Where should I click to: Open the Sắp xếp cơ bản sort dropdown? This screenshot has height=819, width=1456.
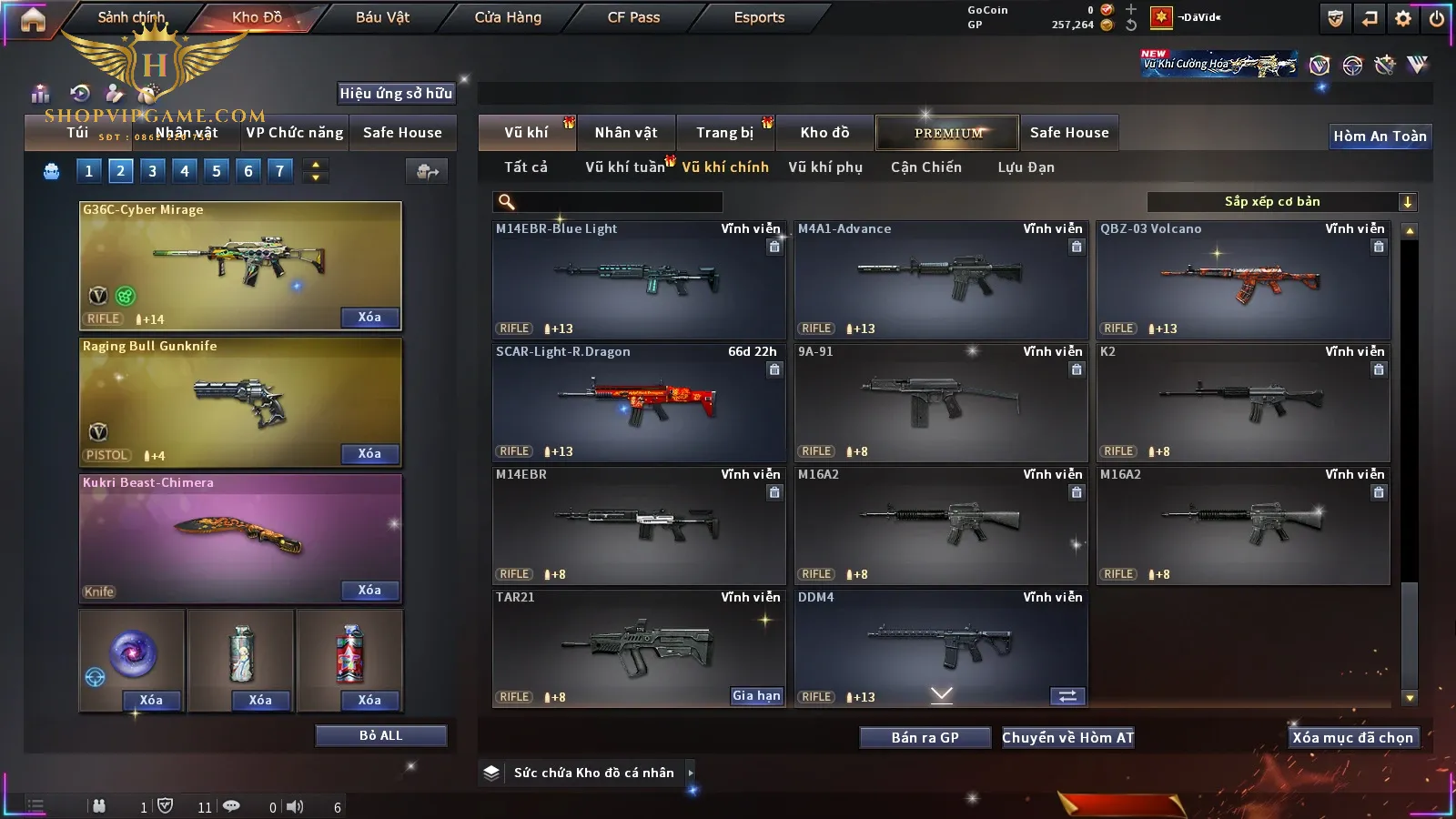click(x=1281, y=202)
